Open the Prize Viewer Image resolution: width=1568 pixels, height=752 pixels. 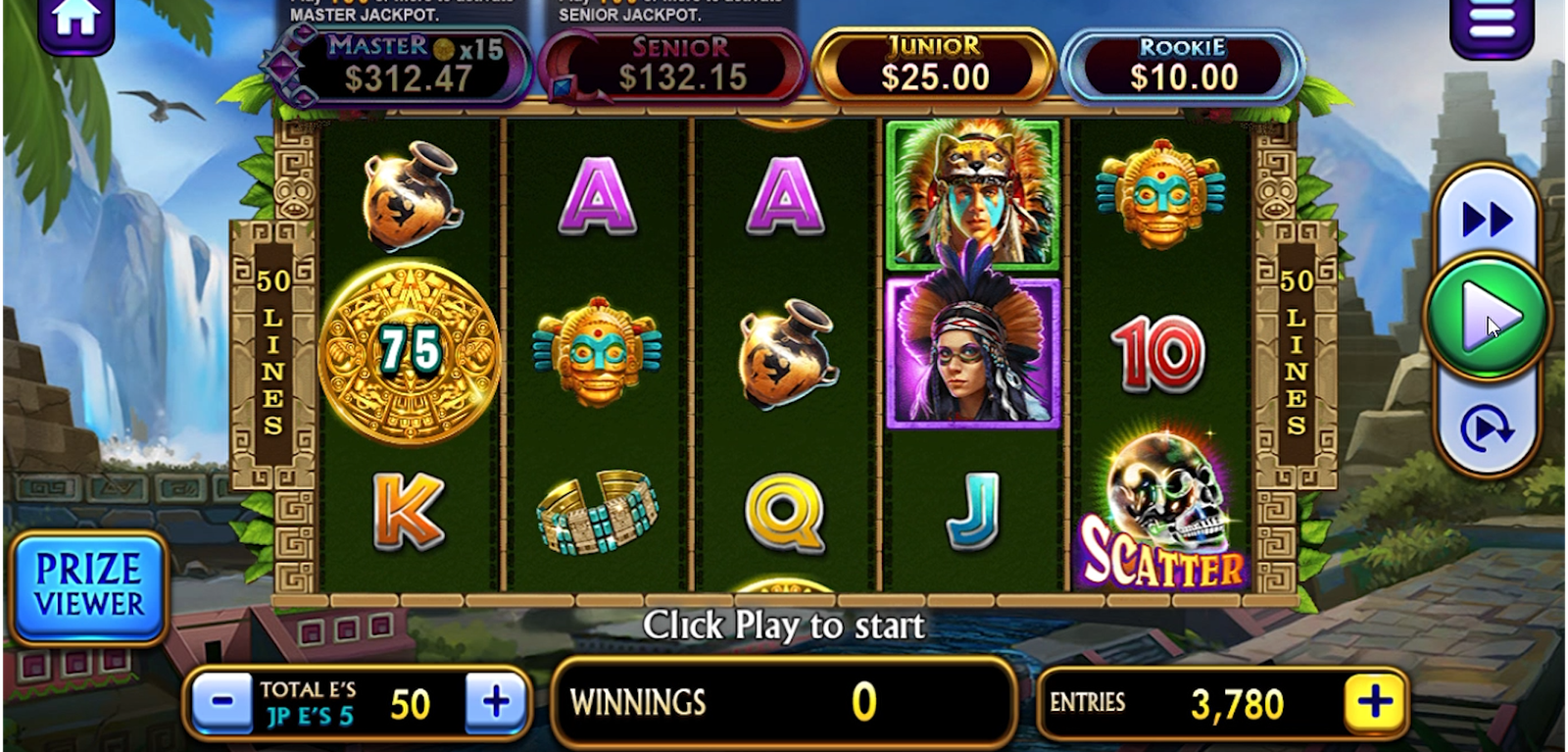tap(89, 587)
